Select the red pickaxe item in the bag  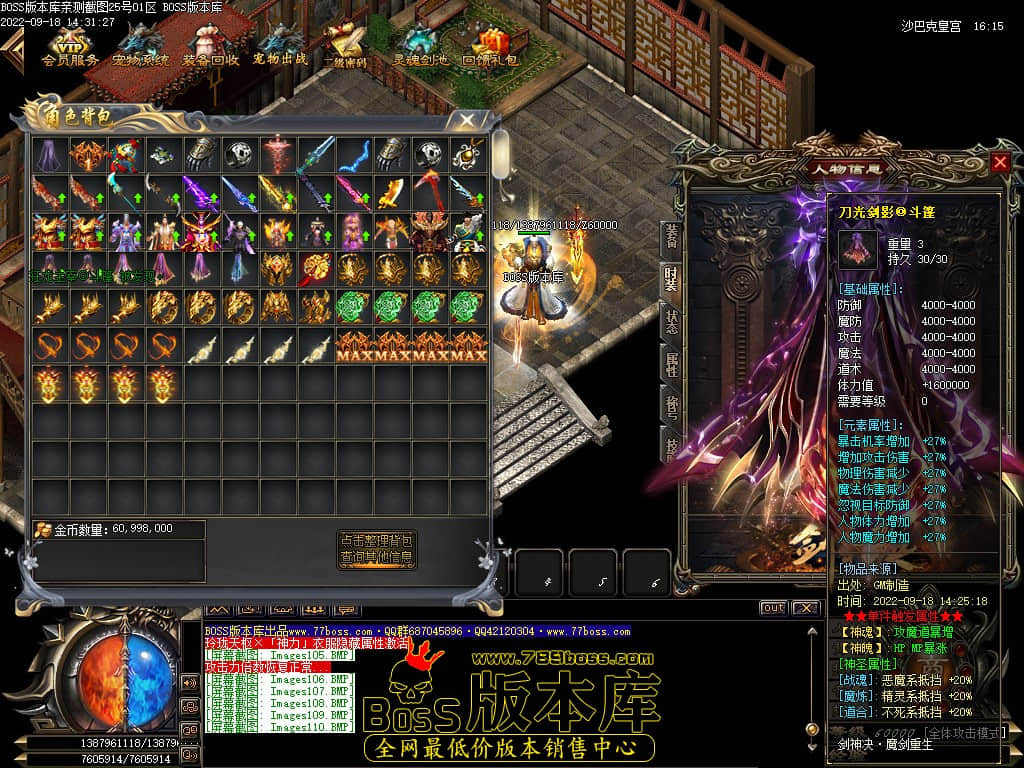[x=429, y=193]
